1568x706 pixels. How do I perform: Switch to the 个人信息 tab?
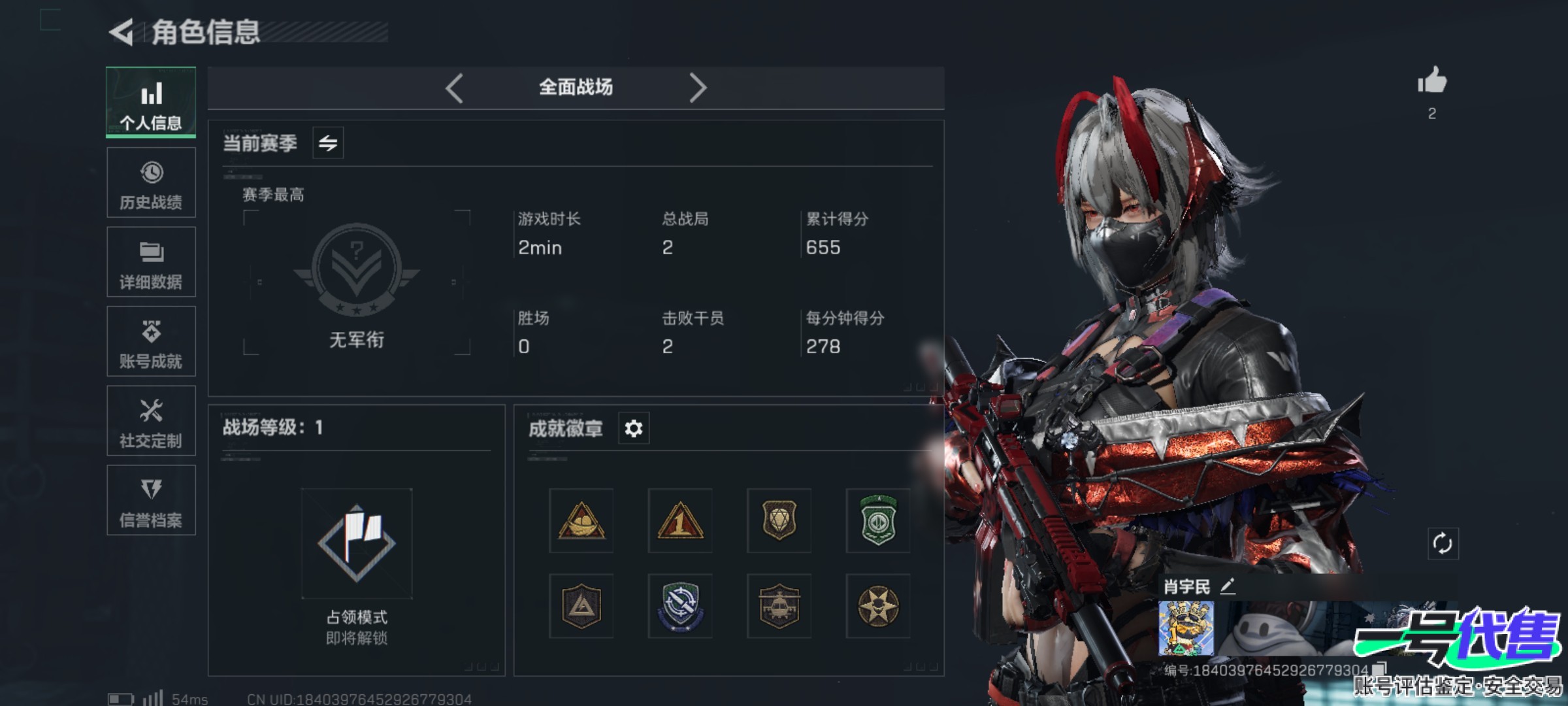151,103
